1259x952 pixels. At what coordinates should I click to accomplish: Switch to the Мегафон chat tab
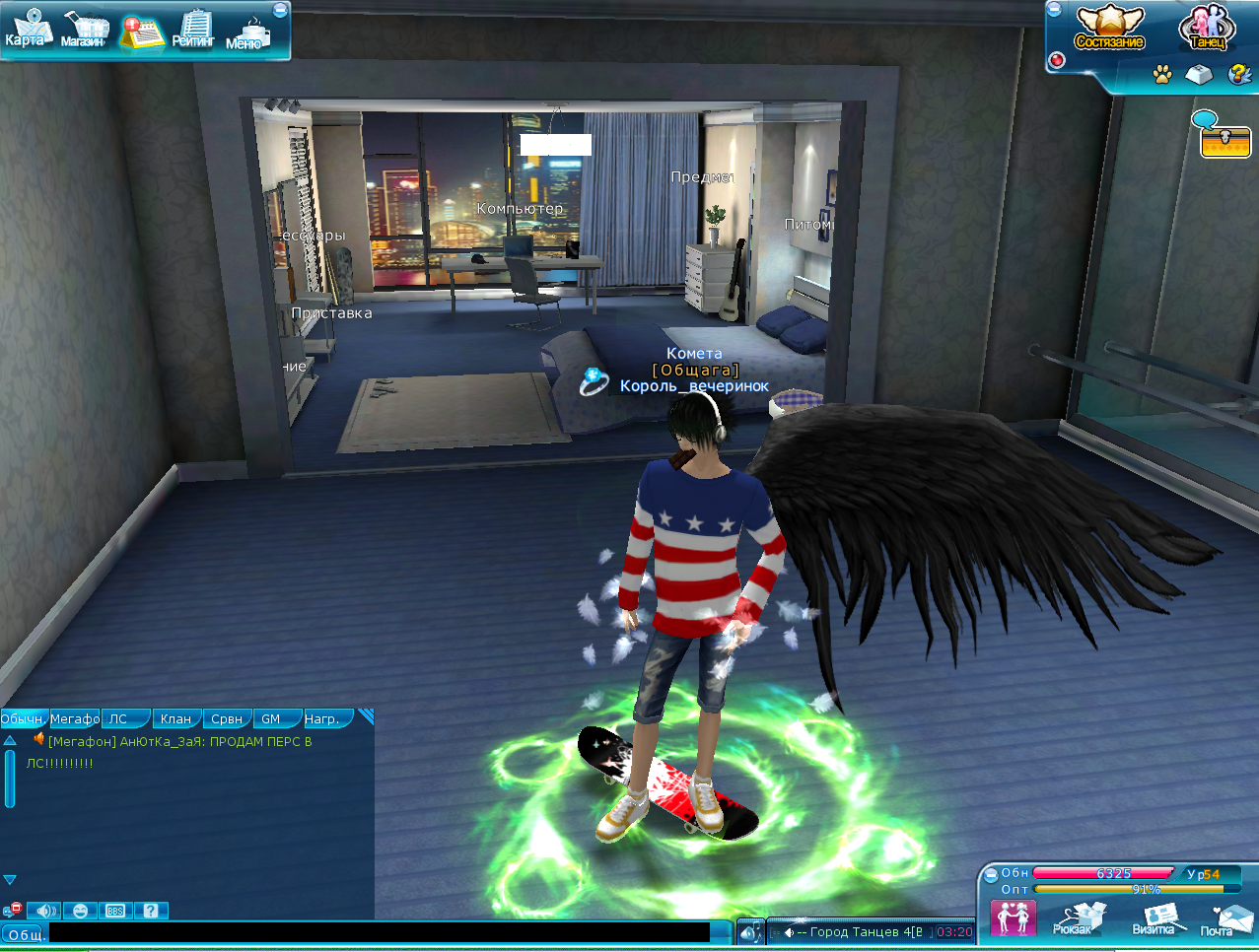(75, 718)
